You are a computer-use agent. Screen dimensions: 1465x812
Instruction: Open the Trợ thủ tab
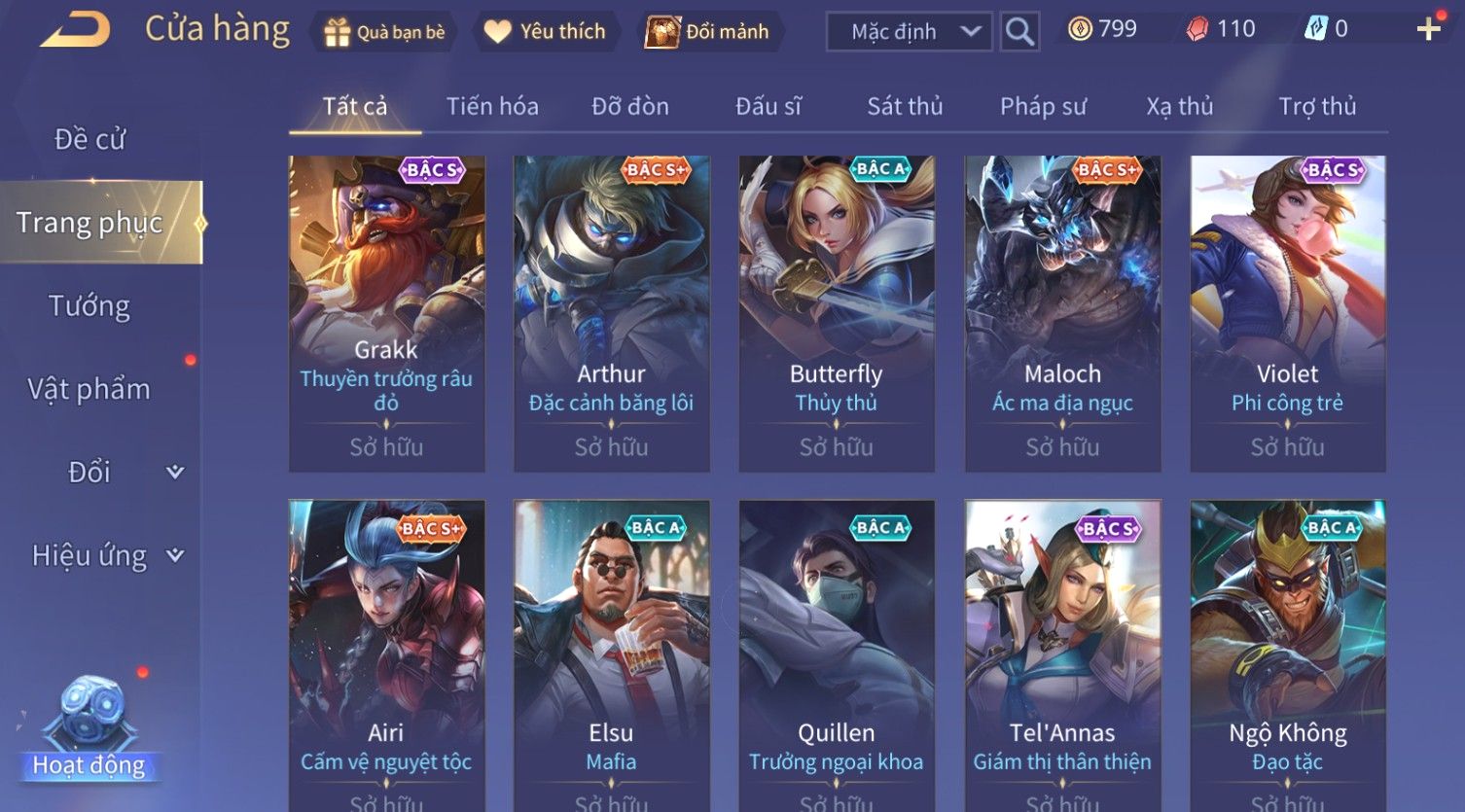1317,106
